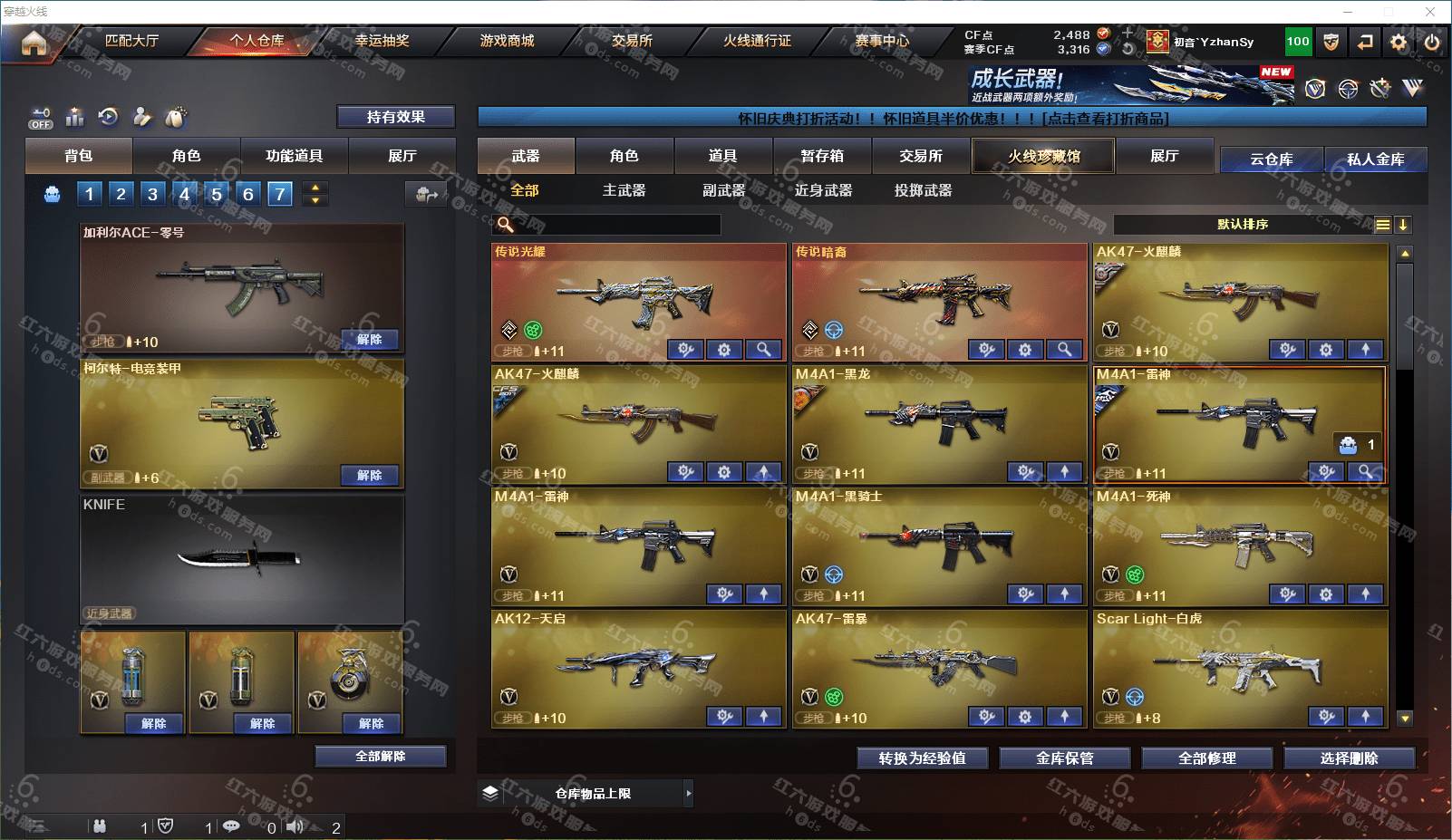
Task: Click the 全部解除 unequip all button
Action: 381,756
